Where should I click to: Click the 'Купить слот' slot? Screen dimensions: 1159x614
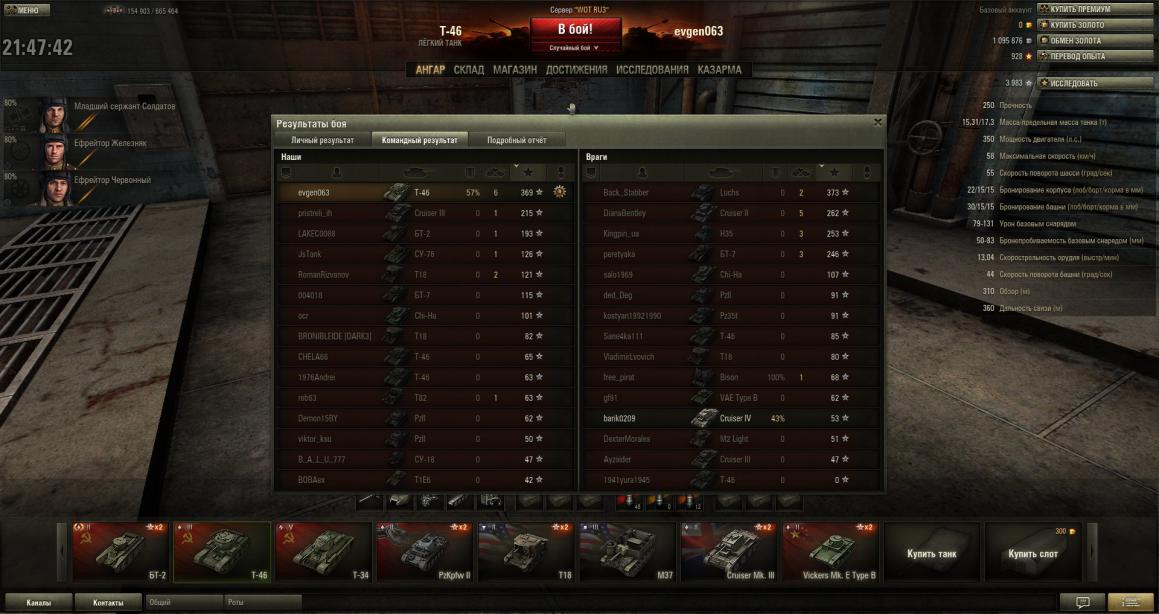(1033, 551)
